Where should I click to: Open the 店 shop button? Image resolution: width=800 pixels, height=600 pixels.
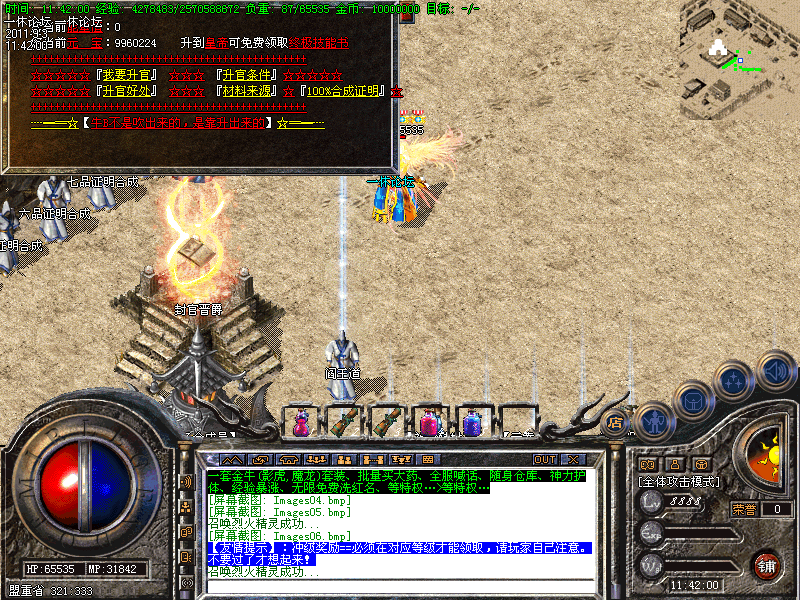(617, 424)
